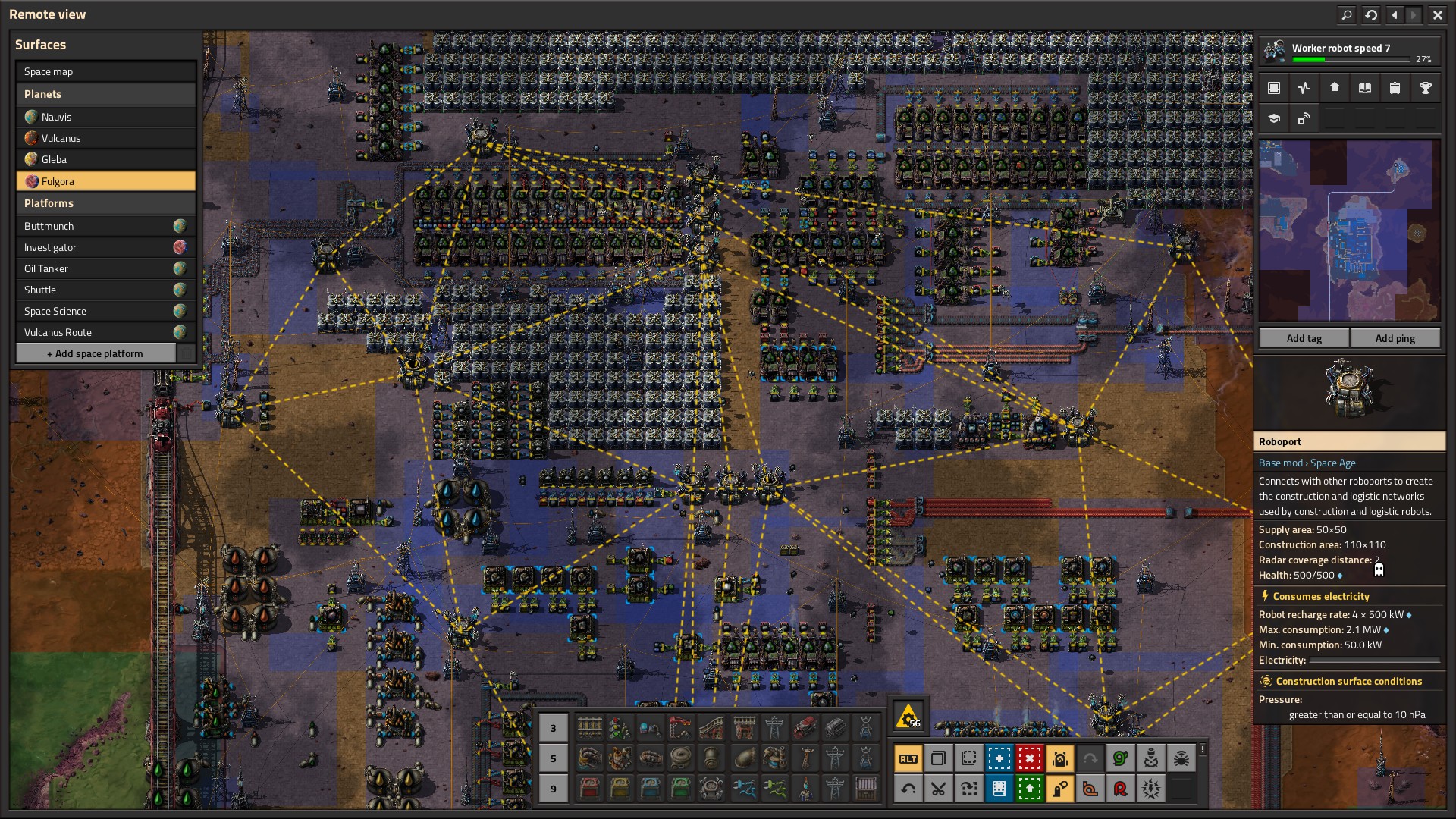The width and height of the screenshot is (1456, 819).
Task: Open the search magnifier button
Action: [x=1346, y=14]
